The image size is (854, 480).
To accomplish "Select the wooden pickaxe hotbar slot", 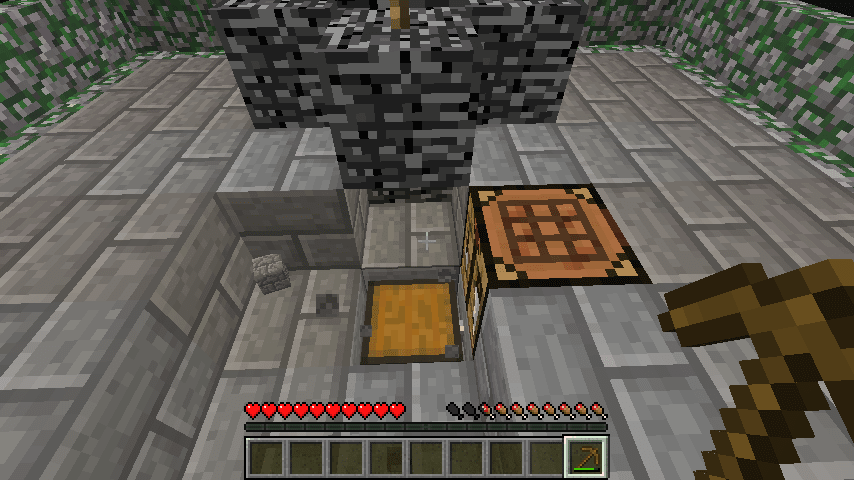I will click(587, 457).
